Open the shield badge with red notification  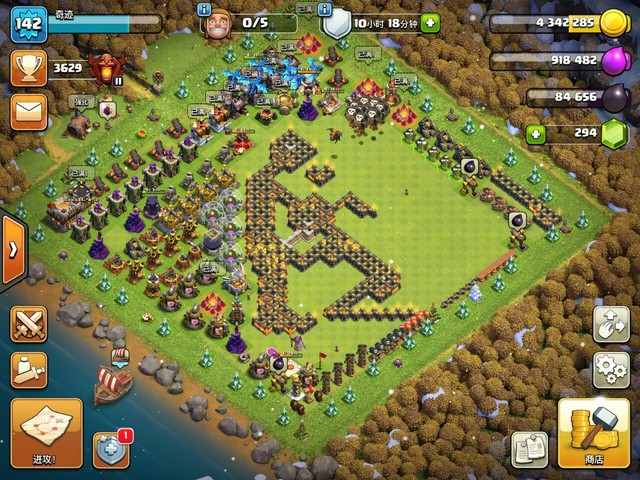[111, 450]
